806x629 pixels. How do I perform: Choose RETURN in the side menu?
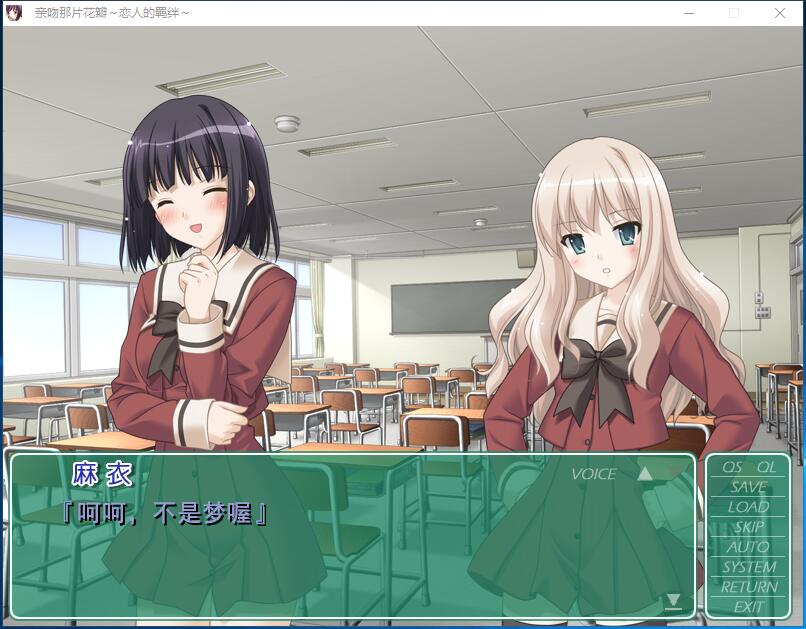coord(748,587)
